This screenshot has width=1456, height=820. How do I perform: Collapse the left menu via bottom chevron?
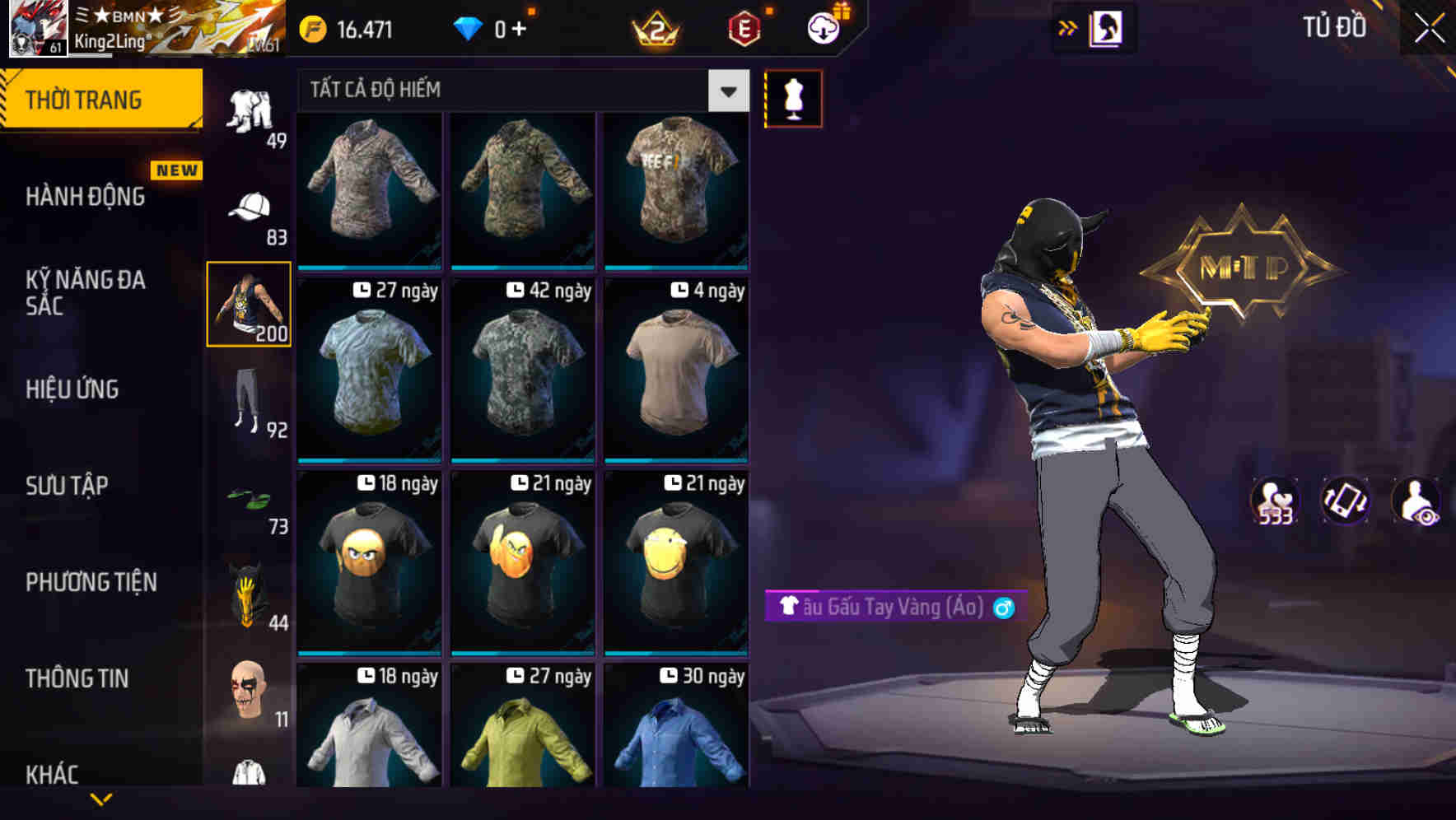(x=101, y=799)
